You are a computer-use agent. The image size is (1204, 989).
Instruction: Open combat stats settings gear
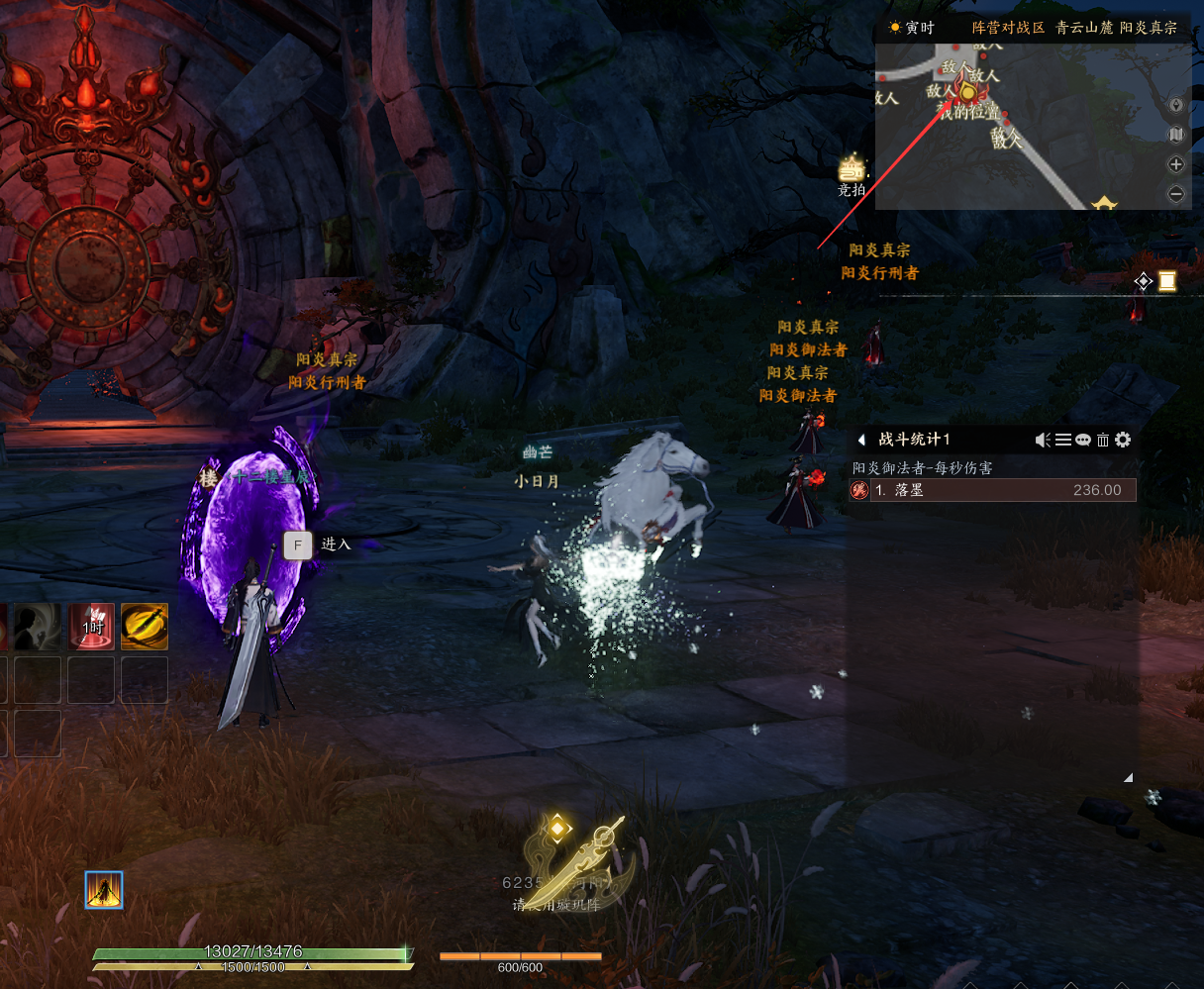(1123, 440)
